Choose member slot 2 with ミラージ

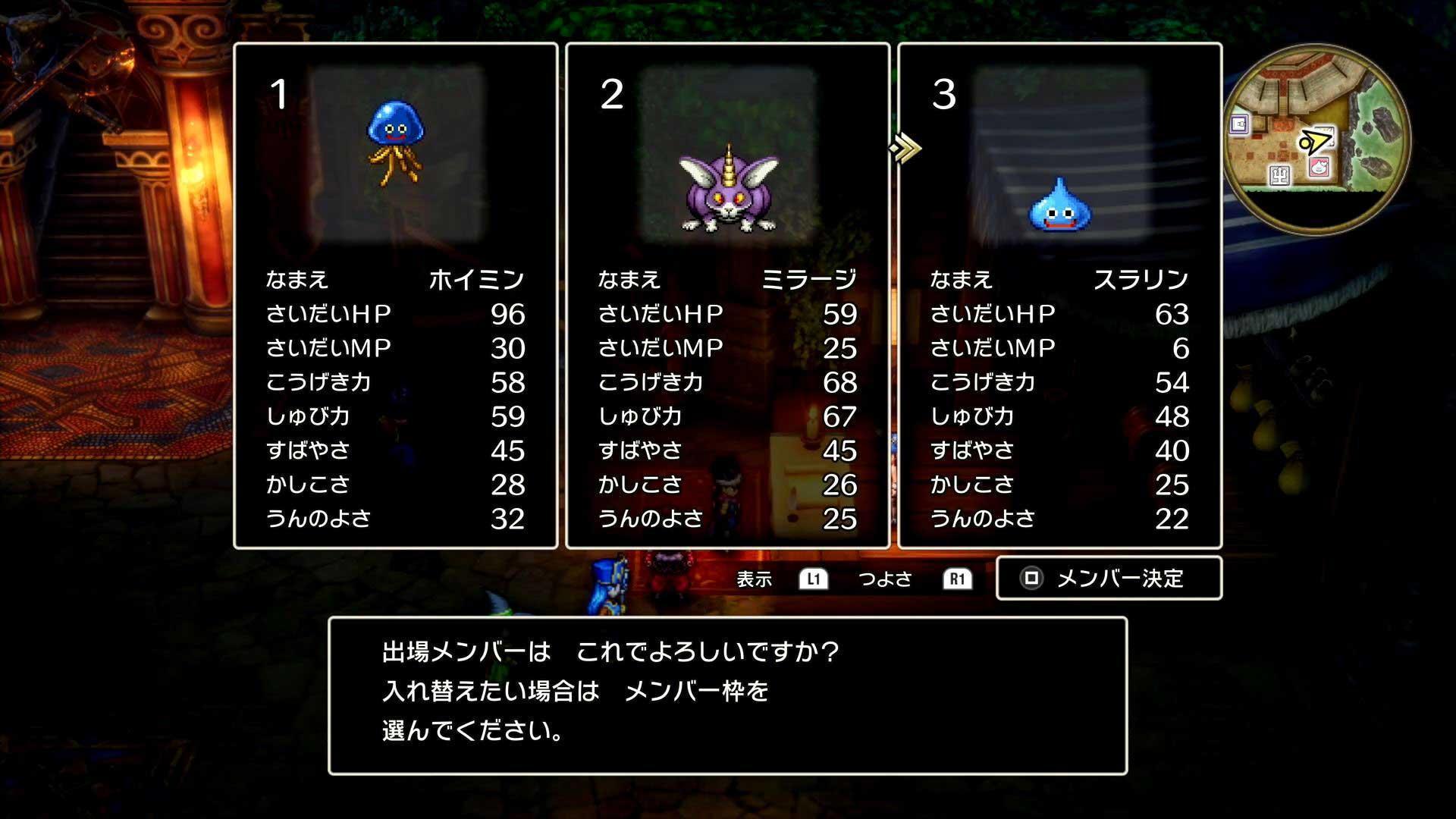pos(727,296)
